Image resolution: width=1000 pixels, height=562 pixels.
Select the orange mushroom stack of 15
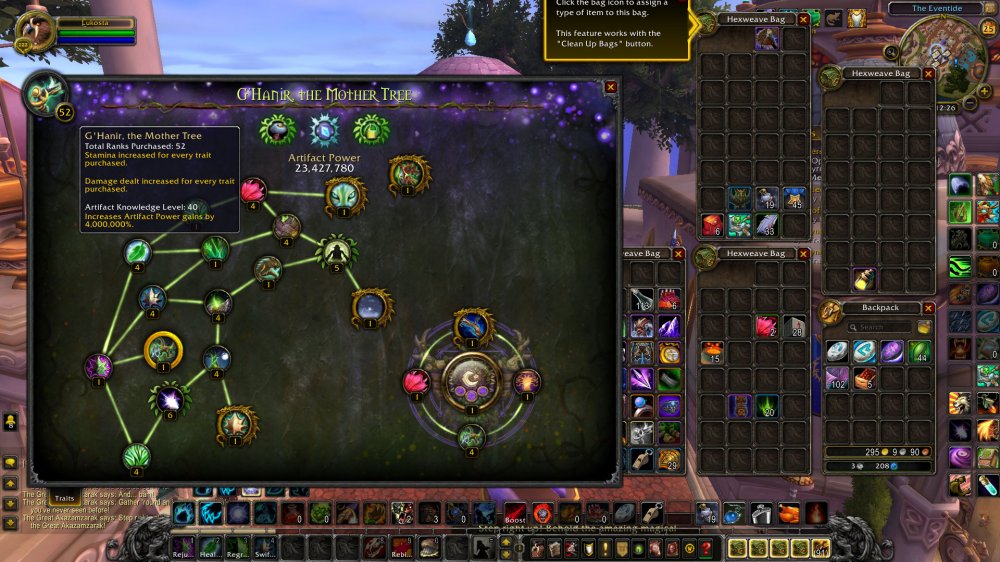[712, 353]
